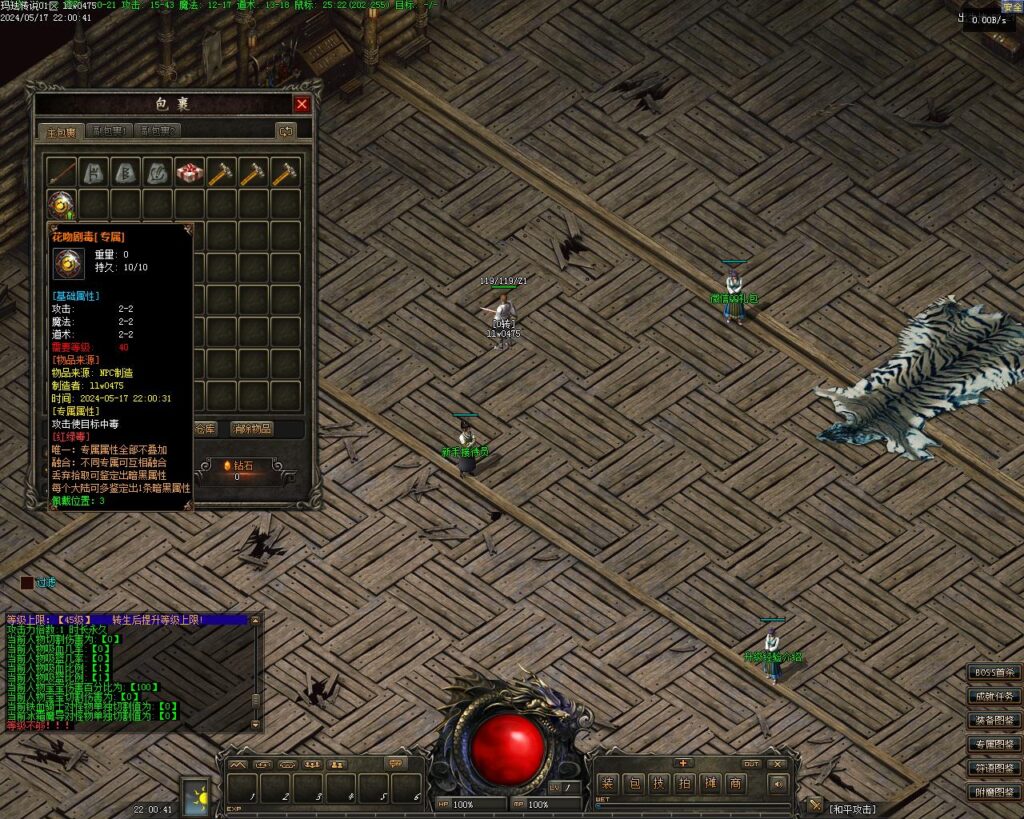Open the 商 shop button

(736, 784)
